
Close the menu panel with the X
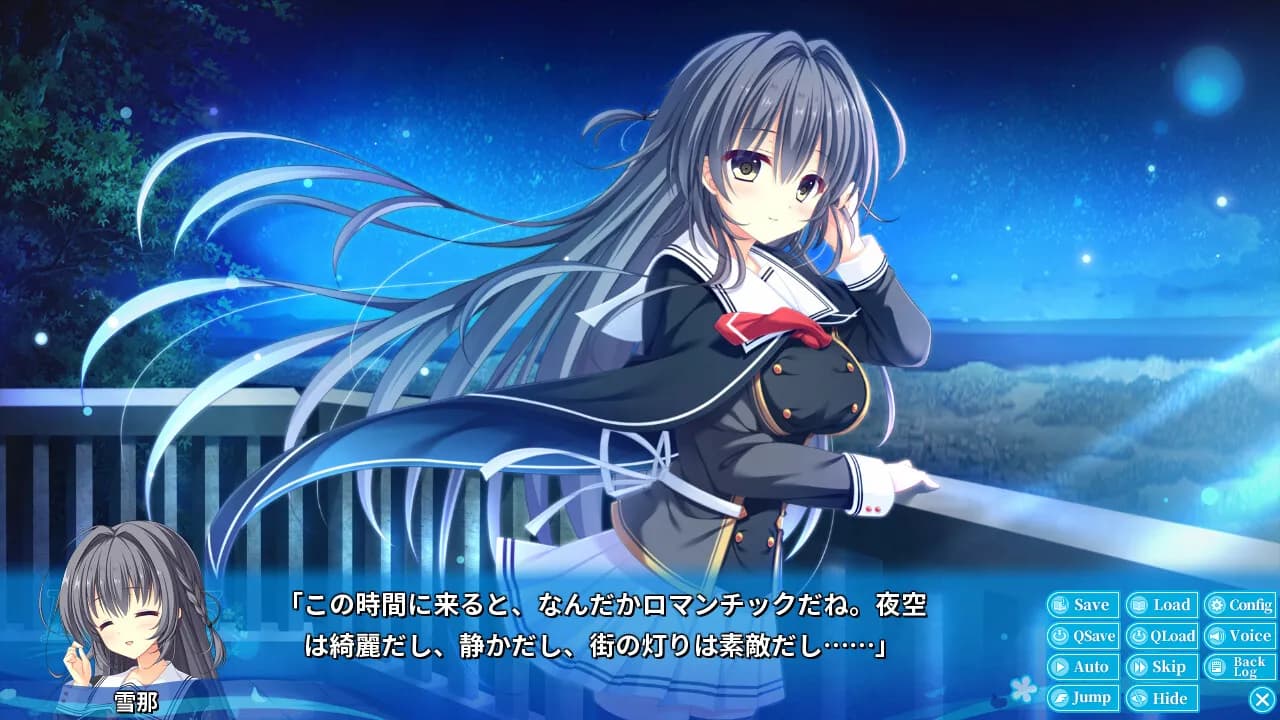[1261, 699]
